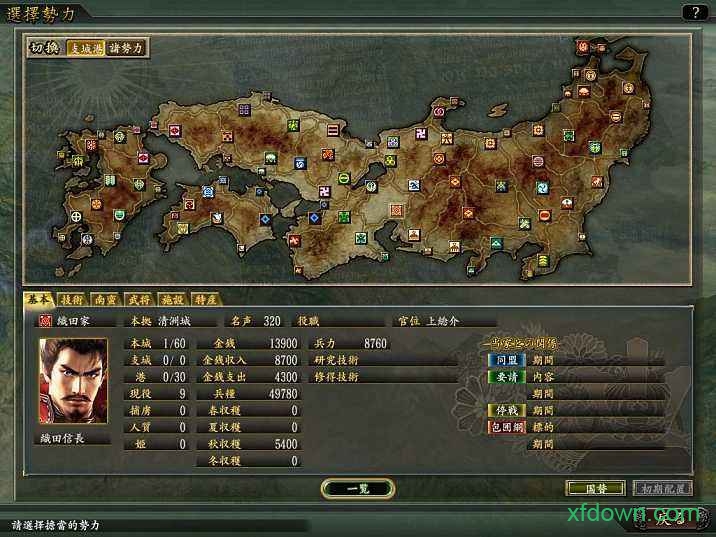Viewport: 716px width, 537px height.
Task: Open the question mark help button
Action: tap(694, 12)
